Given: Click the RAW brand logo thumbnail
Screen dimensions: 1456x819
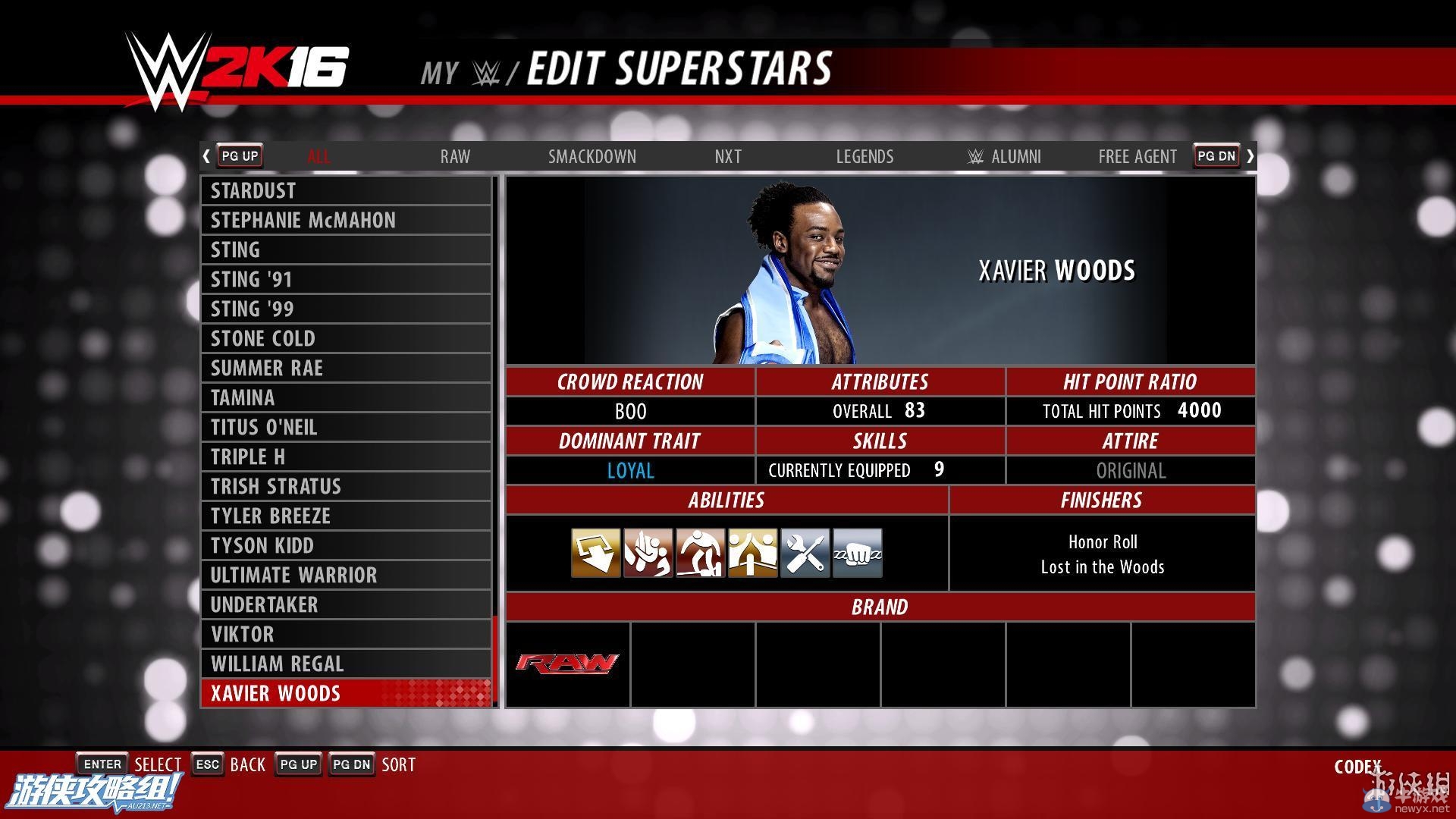Looking at the screenshot, I should click(x=566, y=664).
